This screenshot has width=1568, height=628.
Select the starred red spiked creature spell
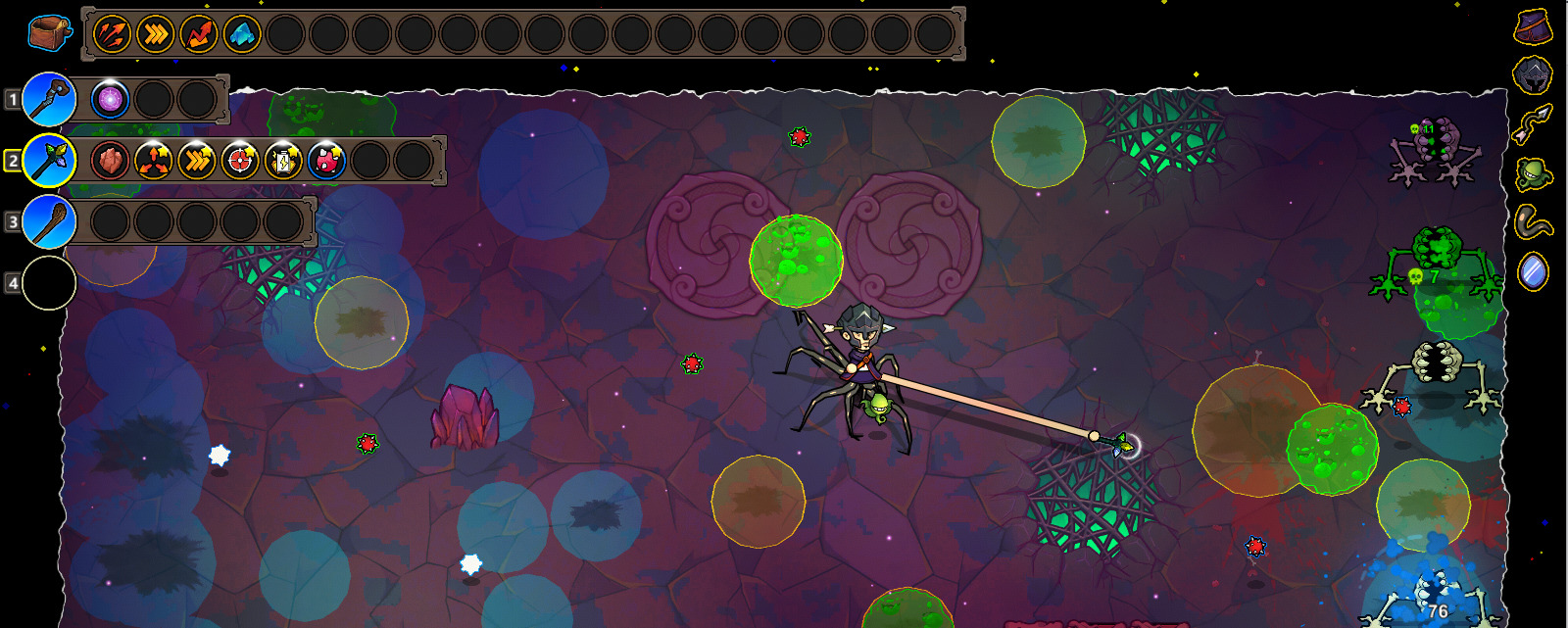point(326,161)
